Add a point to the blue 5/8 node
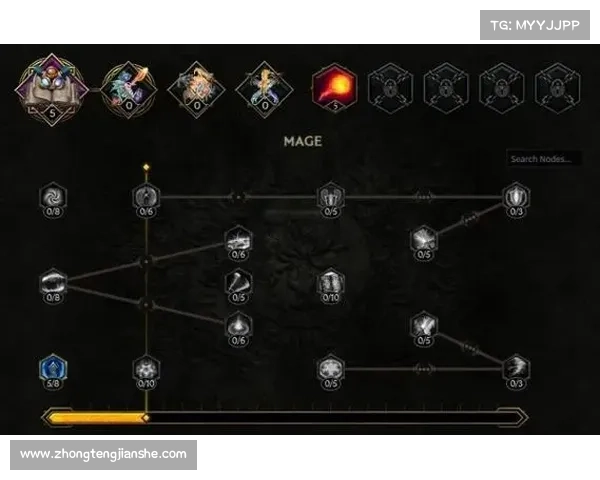 [53, 369]
